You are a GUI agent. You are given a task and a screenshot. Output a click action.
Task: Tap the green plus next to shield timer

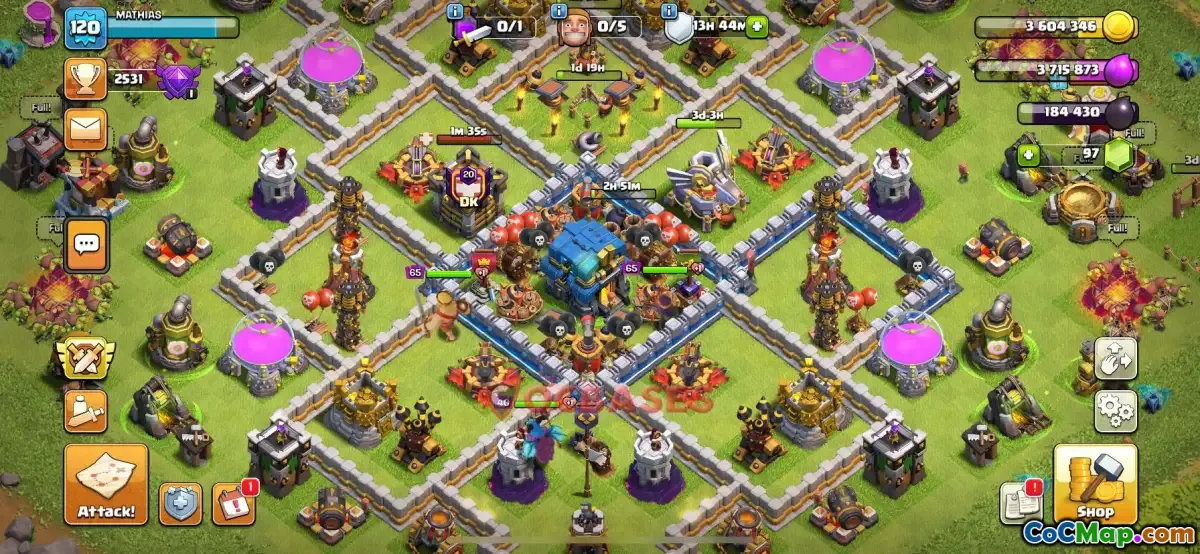point(756,26)
